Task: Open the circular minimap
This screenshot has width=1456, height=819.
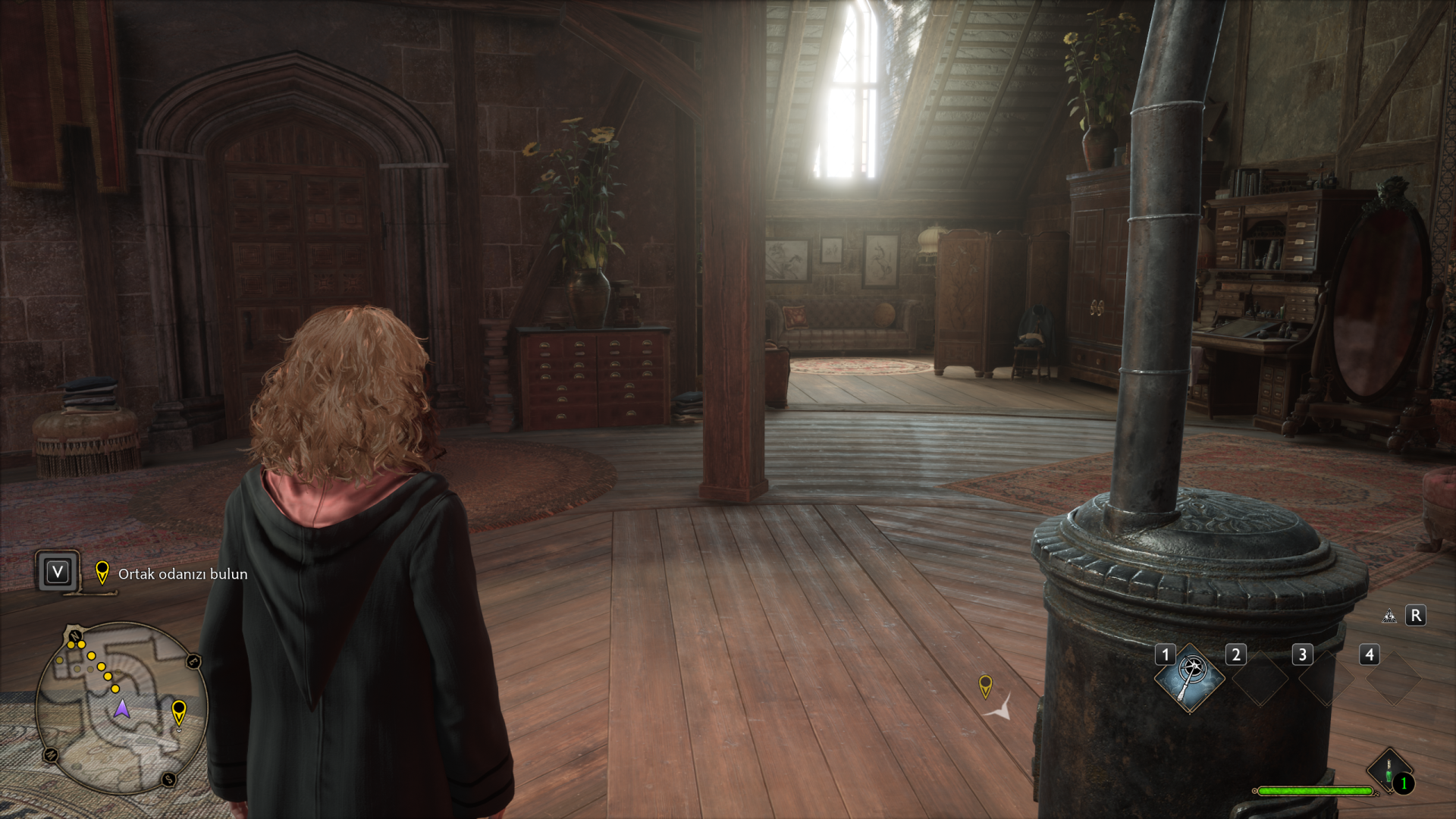Action: (x=121, y=708)
